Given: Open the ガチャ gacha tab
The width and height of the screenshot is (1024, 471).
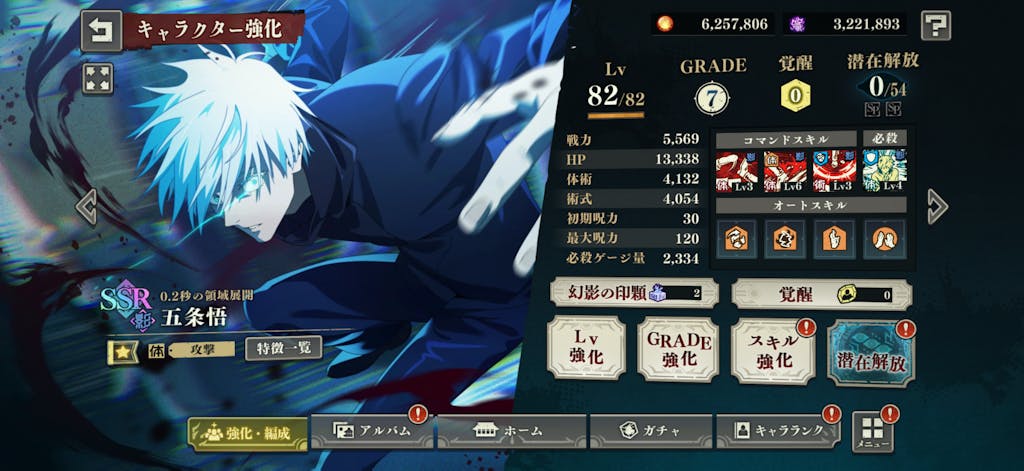Looking at the screenshot, I should click(x=650, y=431).
